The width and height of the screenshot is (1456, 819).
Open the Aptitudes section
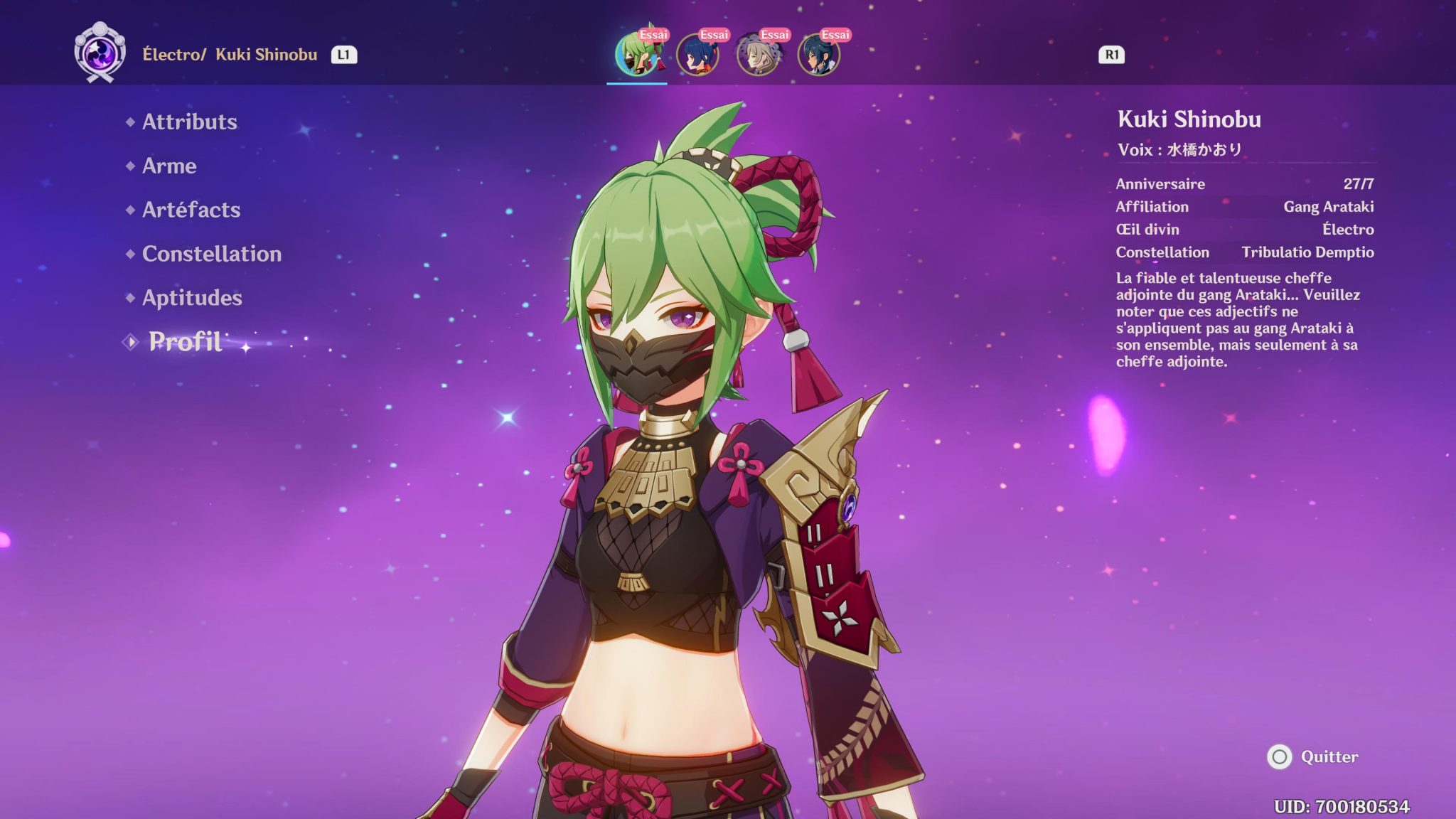191,298
